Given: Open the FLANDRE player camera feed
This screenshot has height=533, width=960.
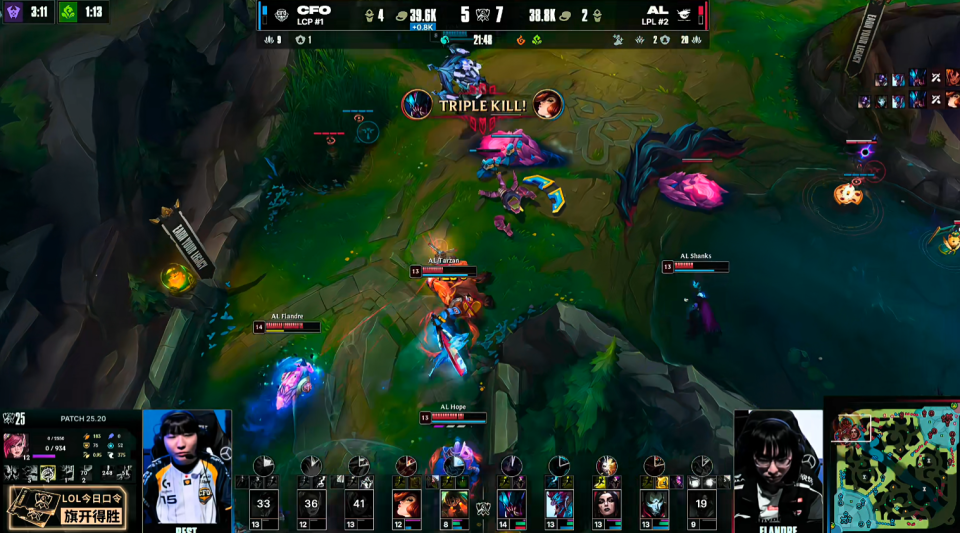Looking at the screenshot, I should pos(778,467).
